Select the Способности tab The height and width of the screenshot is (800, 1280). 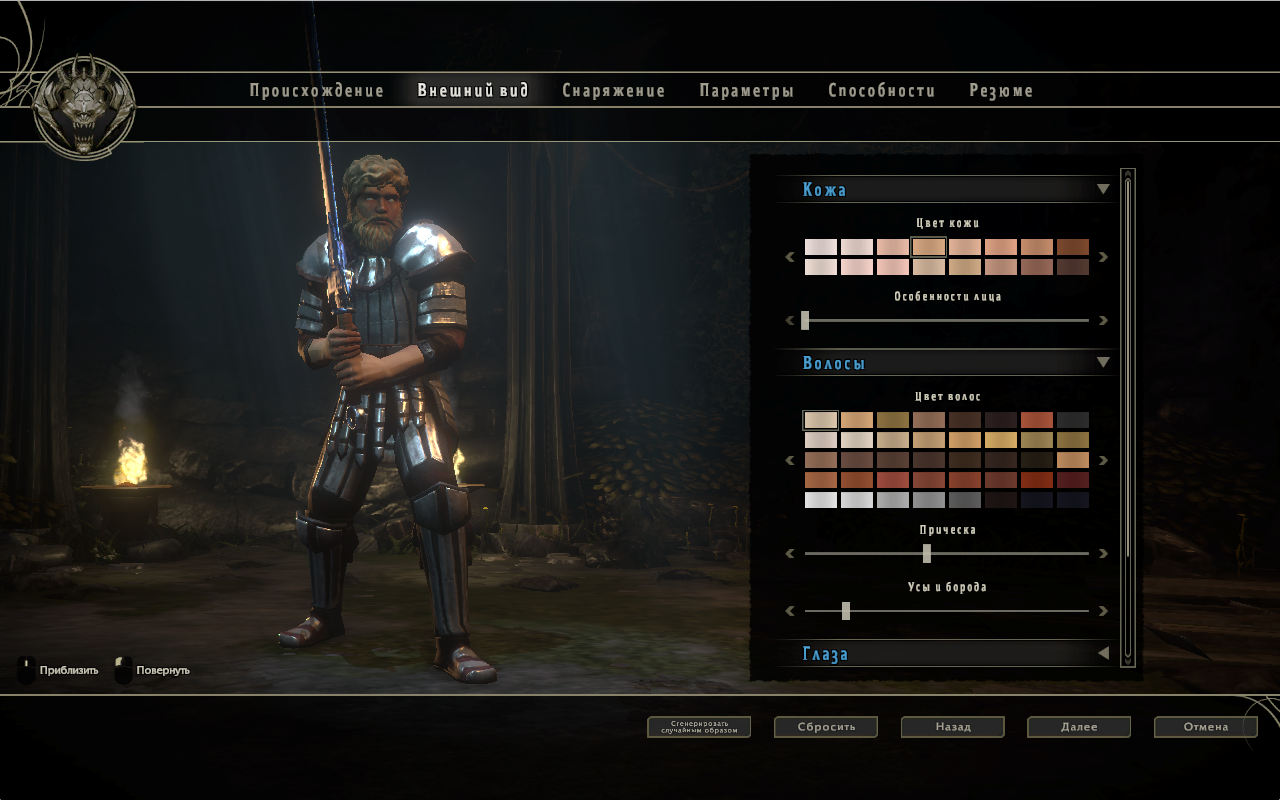point(881,91)
